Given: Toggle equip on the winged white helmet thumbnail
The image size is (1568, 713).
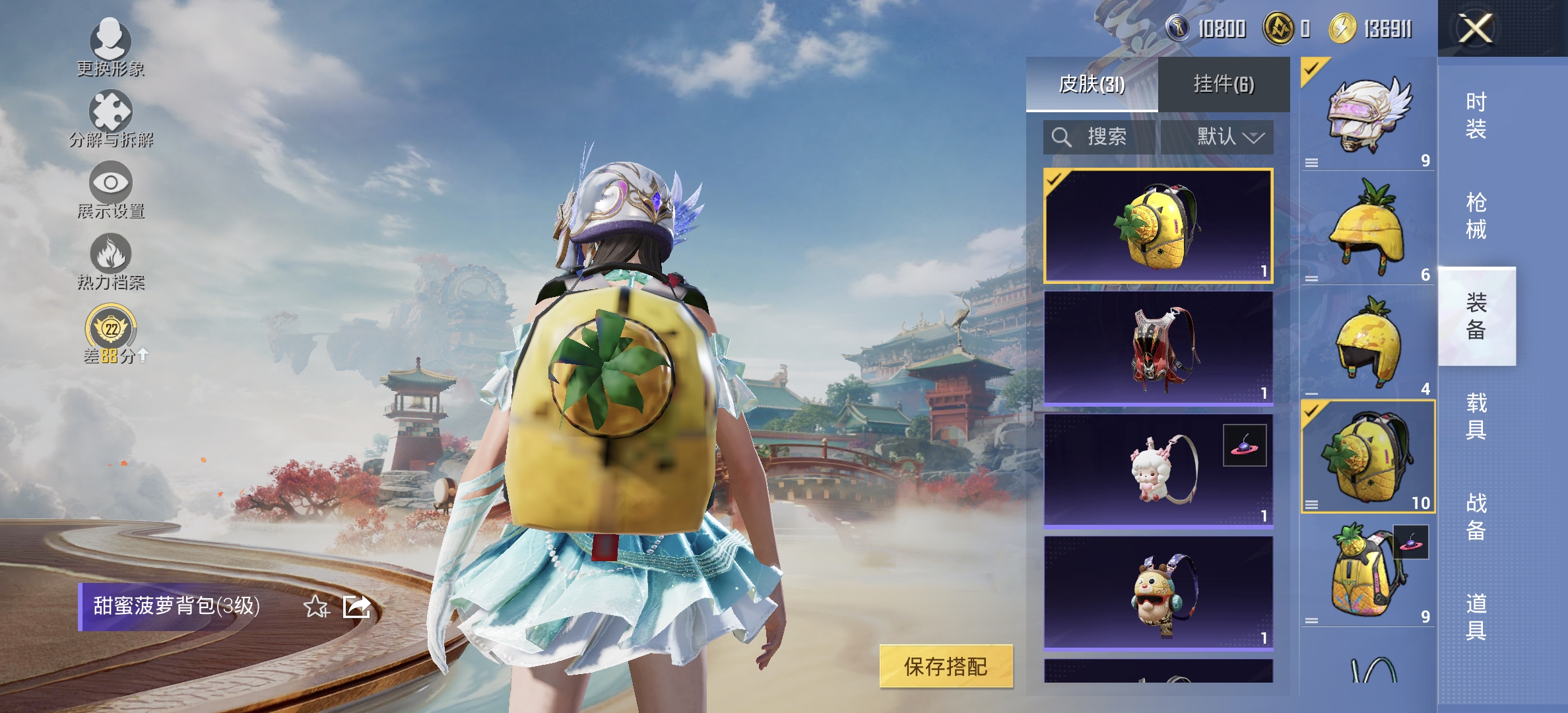Looking at the screenshot, I should tap(1369, 114).
